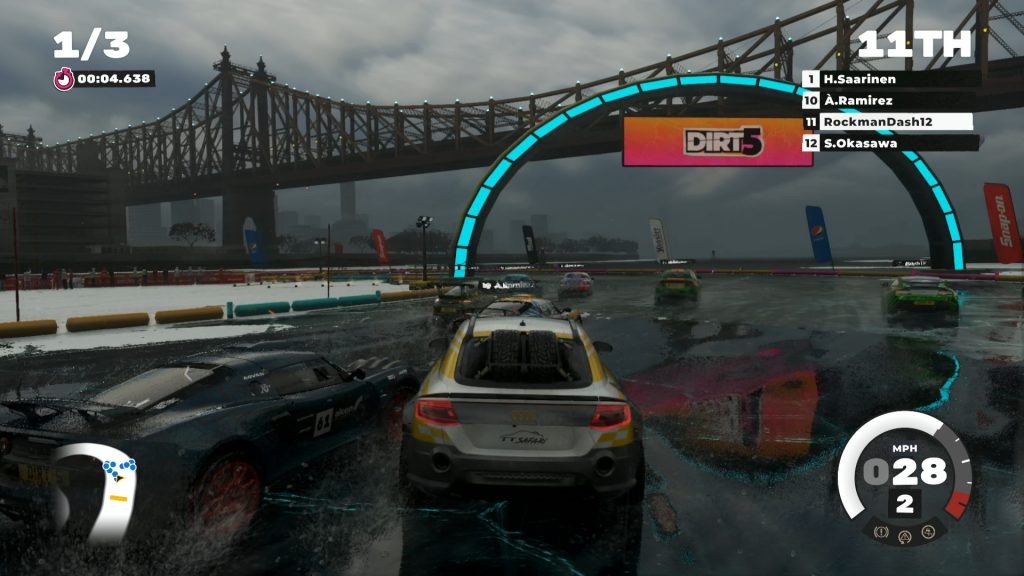Choose S.Okasawa's row in the standings
The image size is (1024, 576).
[x=888, y=143]
